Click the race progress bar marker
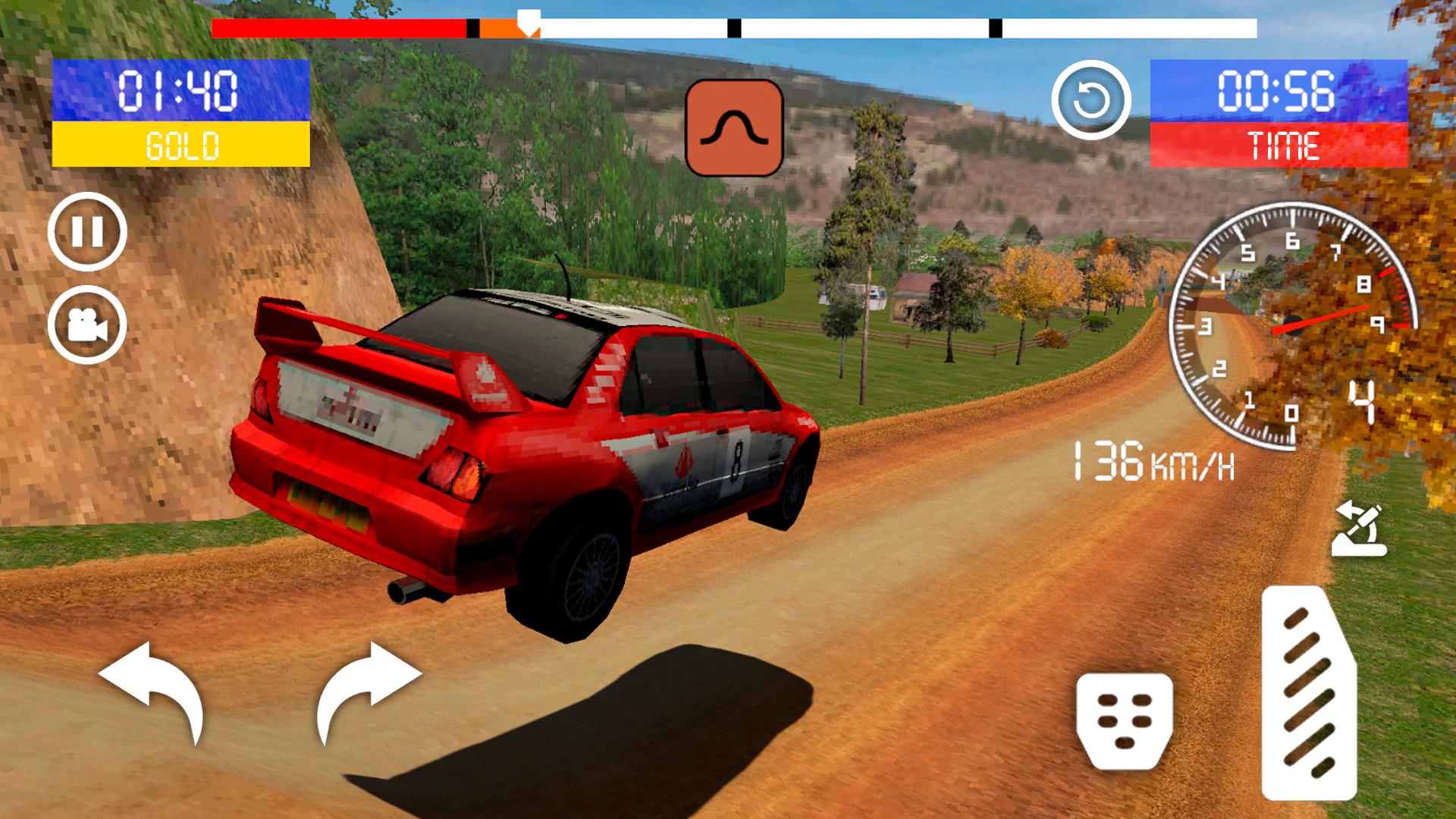1456x819 pixels. 529,23
